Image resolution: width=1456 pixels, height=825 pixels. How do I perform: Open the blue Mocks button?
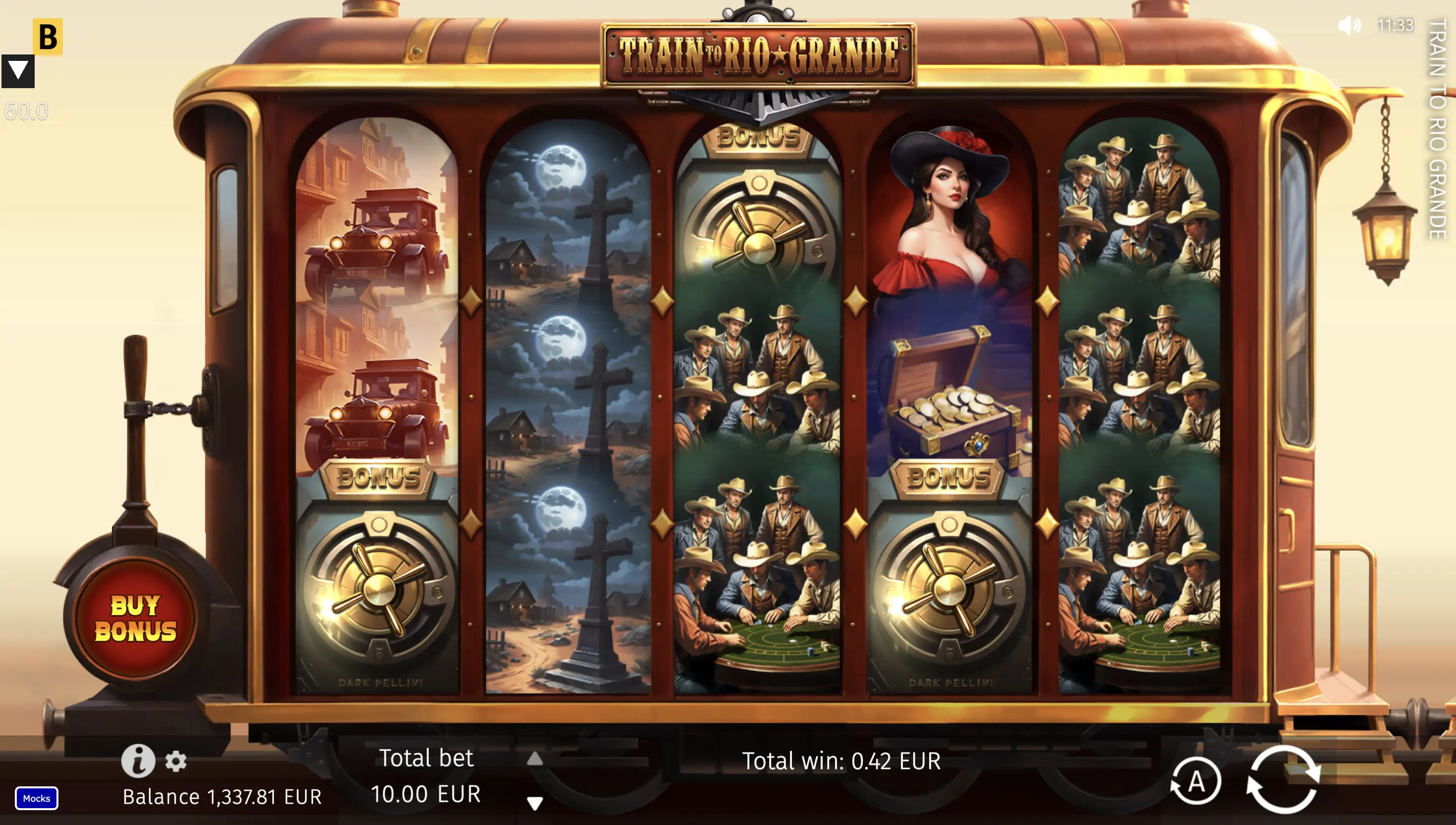coord(36,798)
